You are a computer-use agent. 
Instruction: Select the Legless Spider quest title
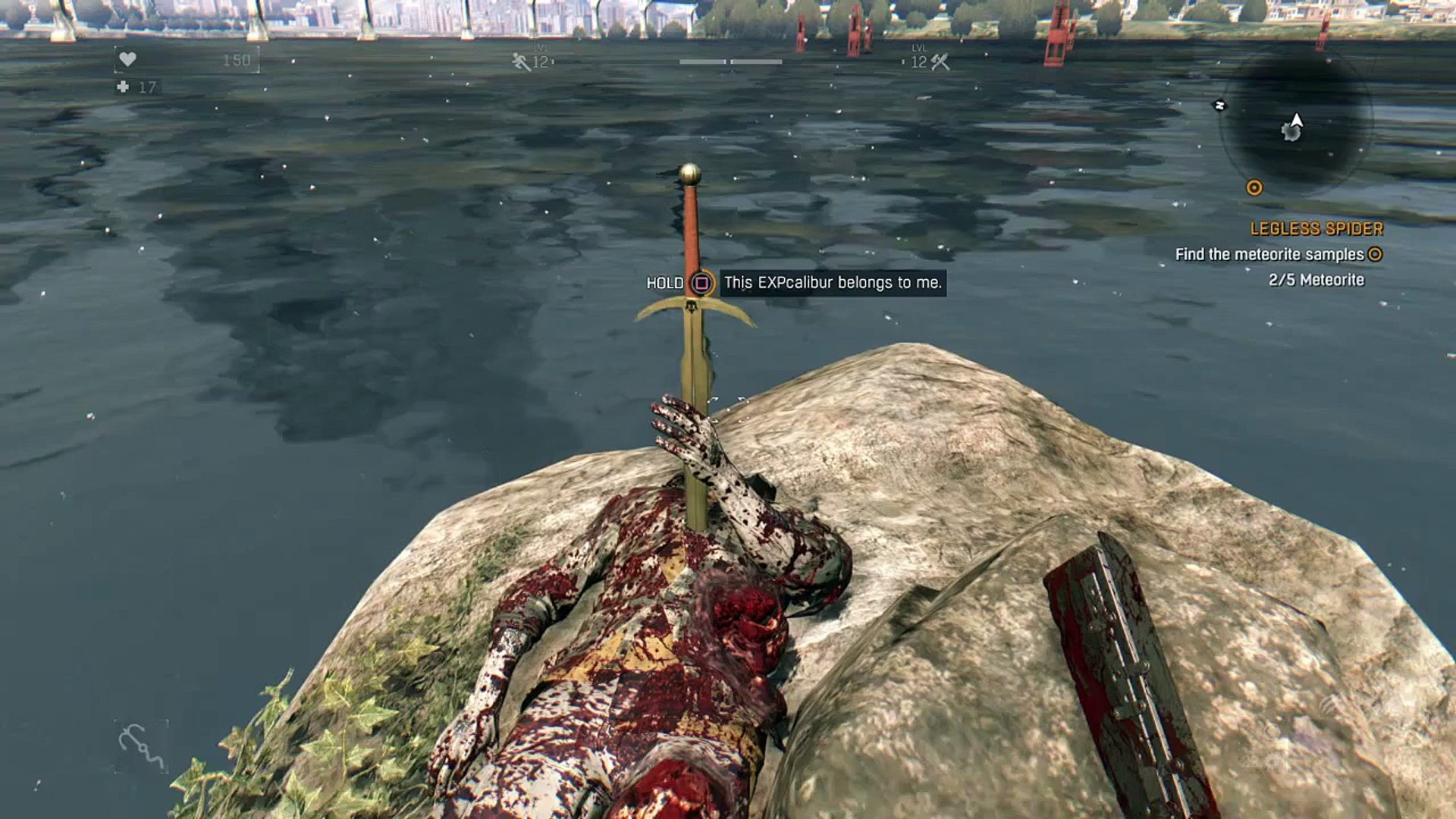coord(1316,228)
